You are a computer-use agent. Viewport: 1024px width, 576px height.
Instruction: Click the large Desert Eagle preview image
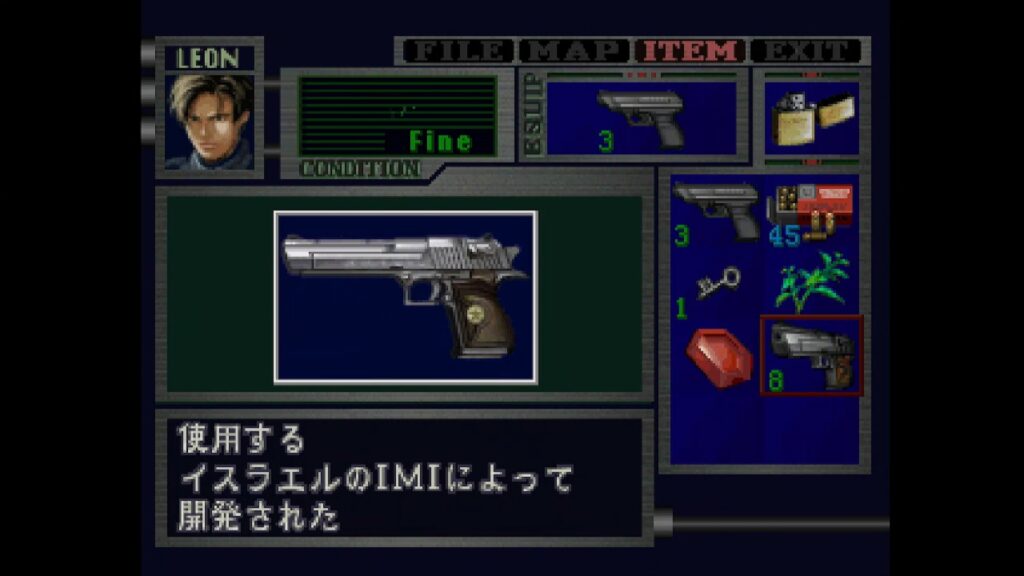405,297
